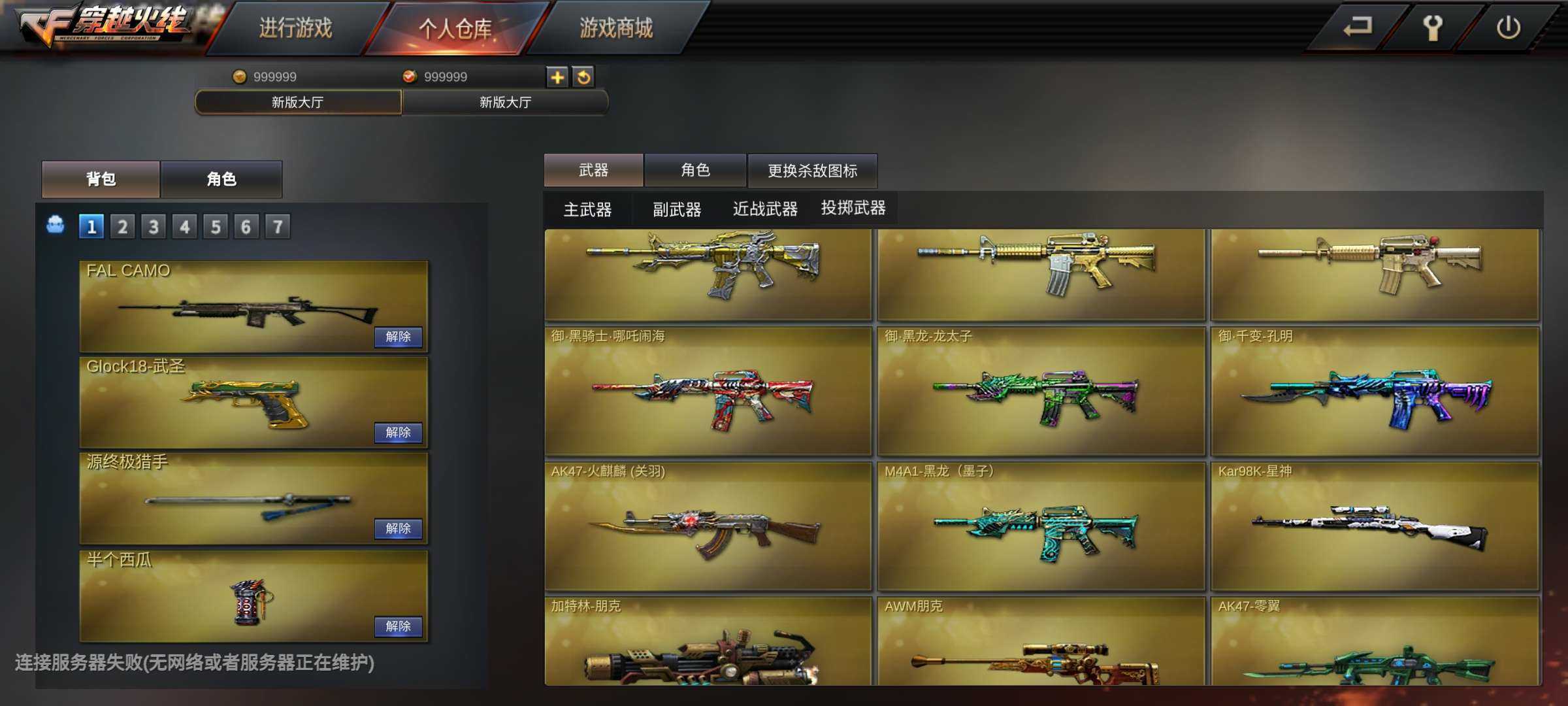Unequip the FAL CAMO with 解除

click(398, 337)
